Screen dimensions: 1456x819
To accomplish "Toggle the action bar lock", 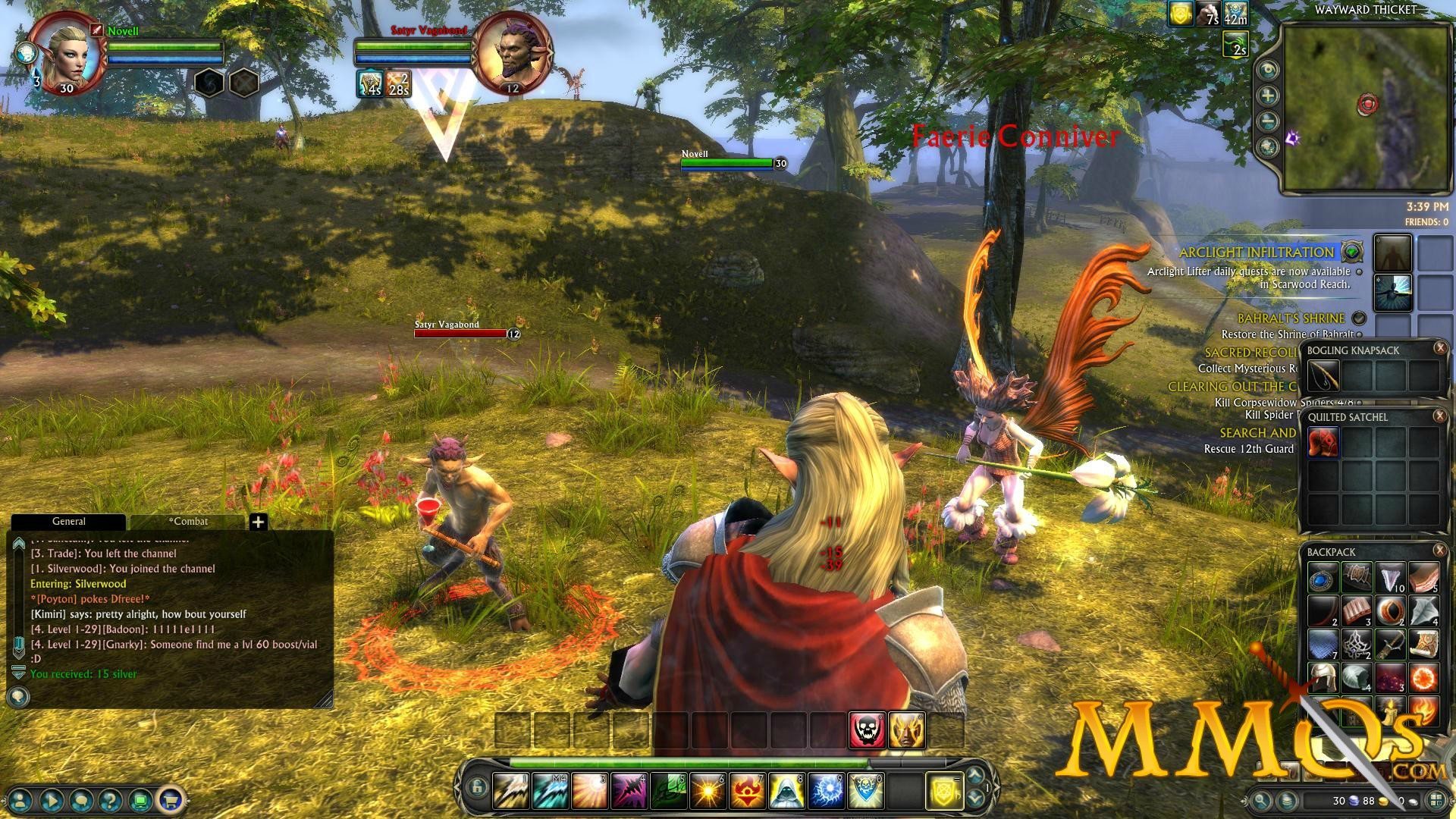I will [x=476, y=788].
